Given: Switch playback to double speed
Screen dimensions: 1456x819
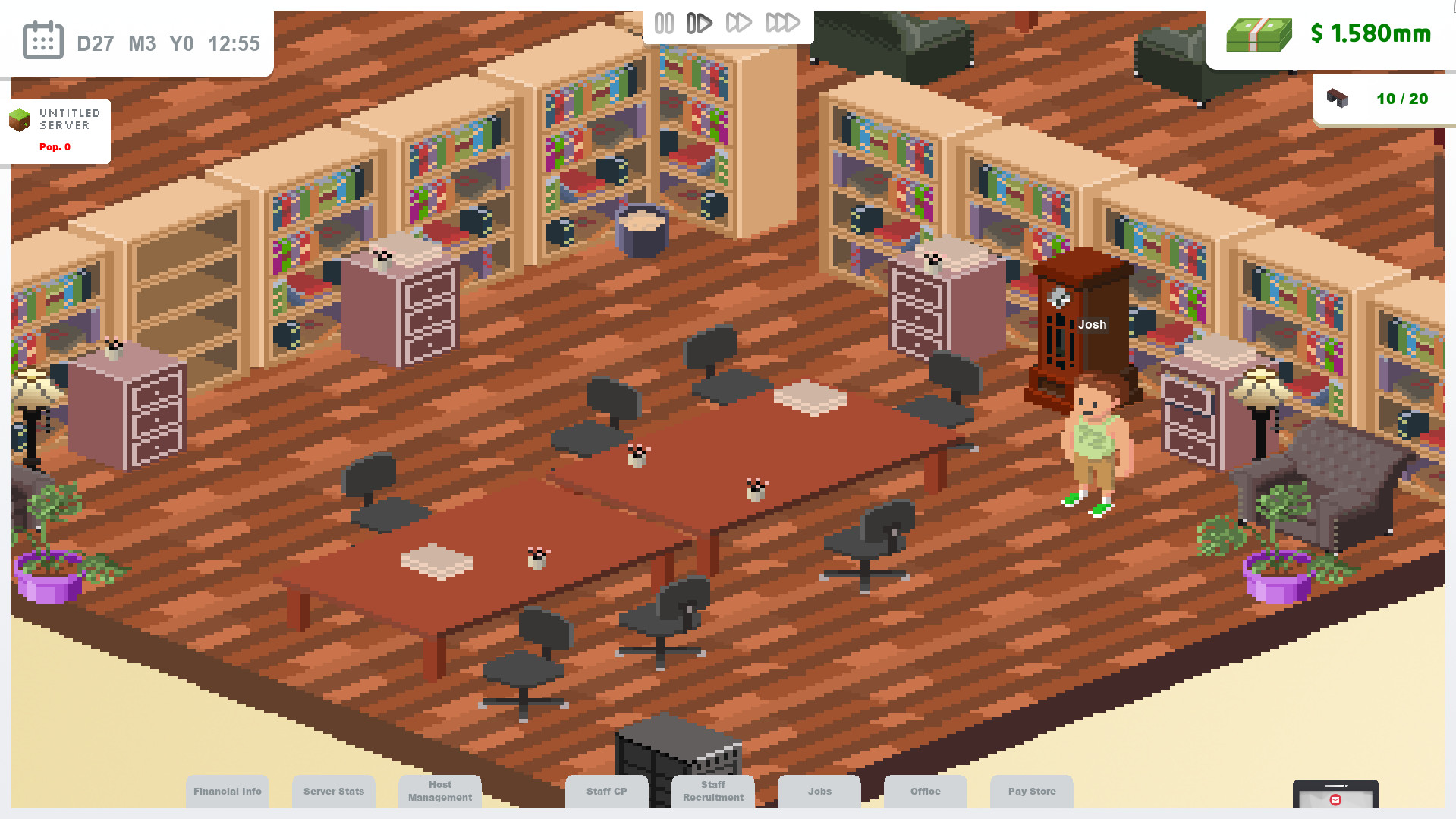Looking at the screenshot, I should pyautogui.click(x=740, y=23).
